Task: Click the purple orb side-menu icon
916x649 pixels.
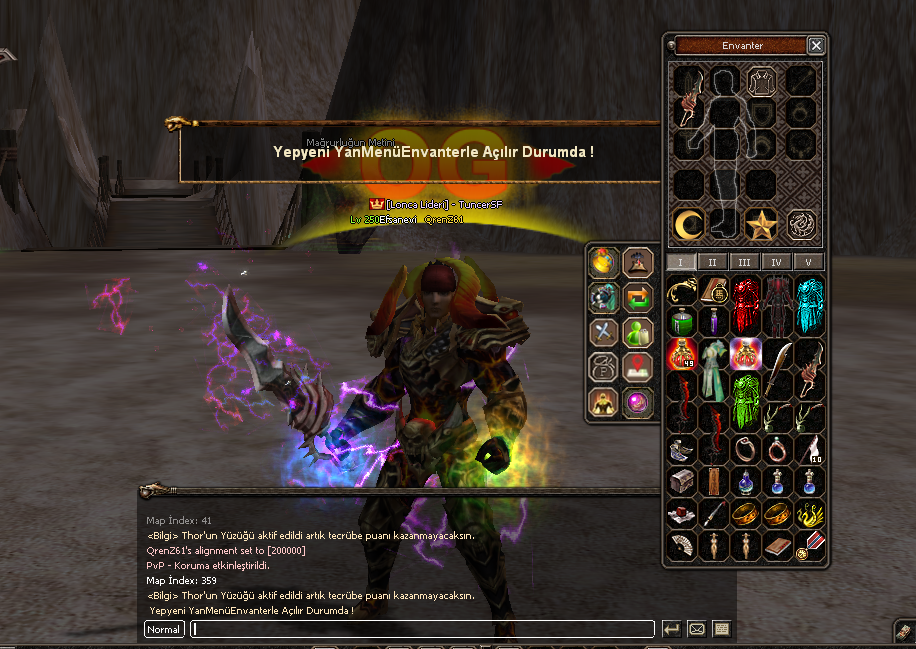Action: point(637,402)
